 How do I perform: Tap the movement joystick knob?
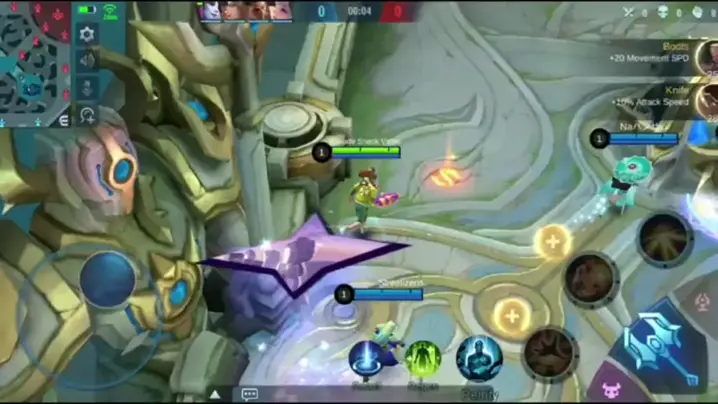pos(108,279)
